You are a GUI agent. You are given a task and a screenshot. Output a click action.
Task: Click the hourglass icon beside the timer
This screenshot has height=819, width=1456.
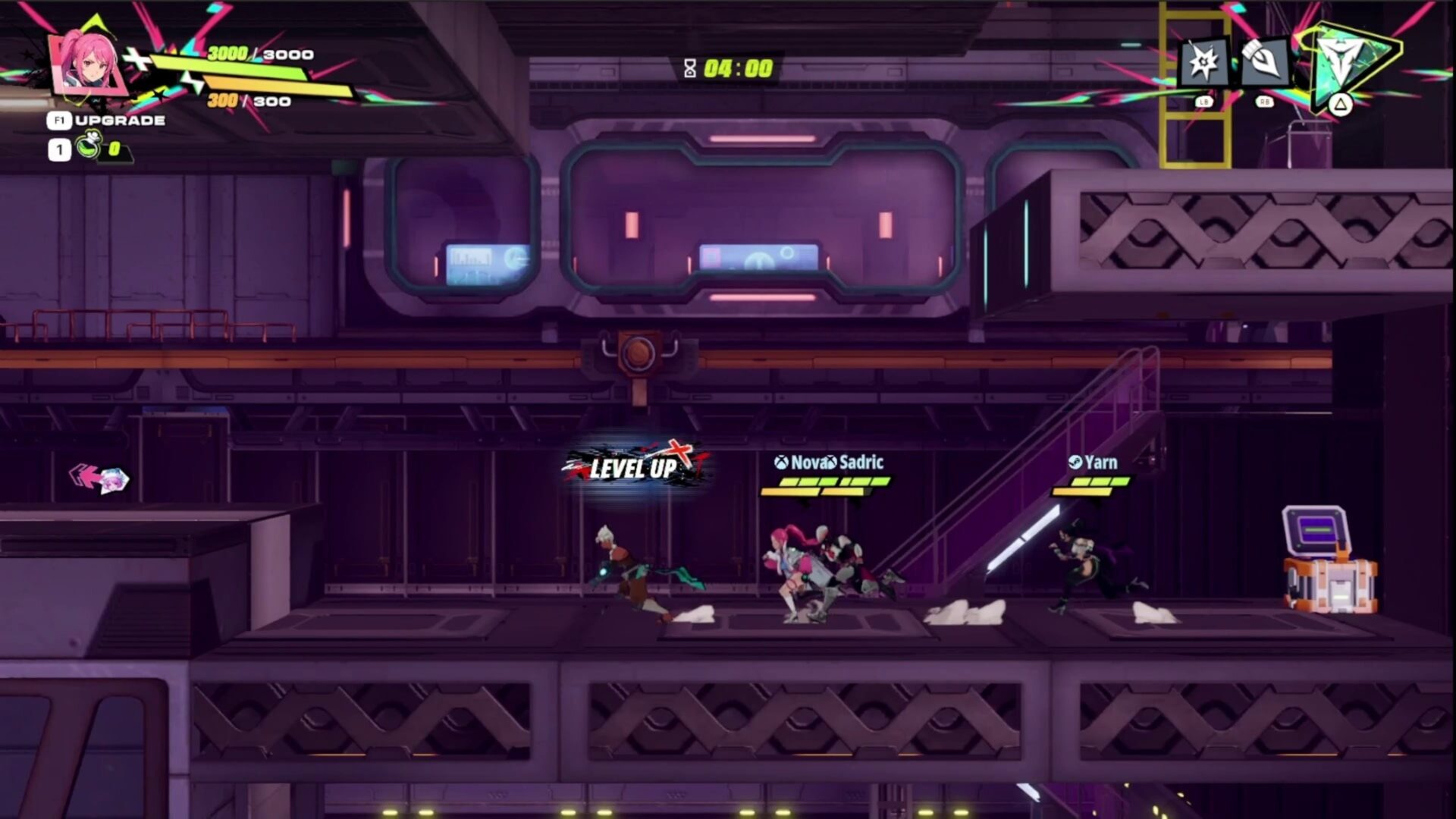[689, 70]
